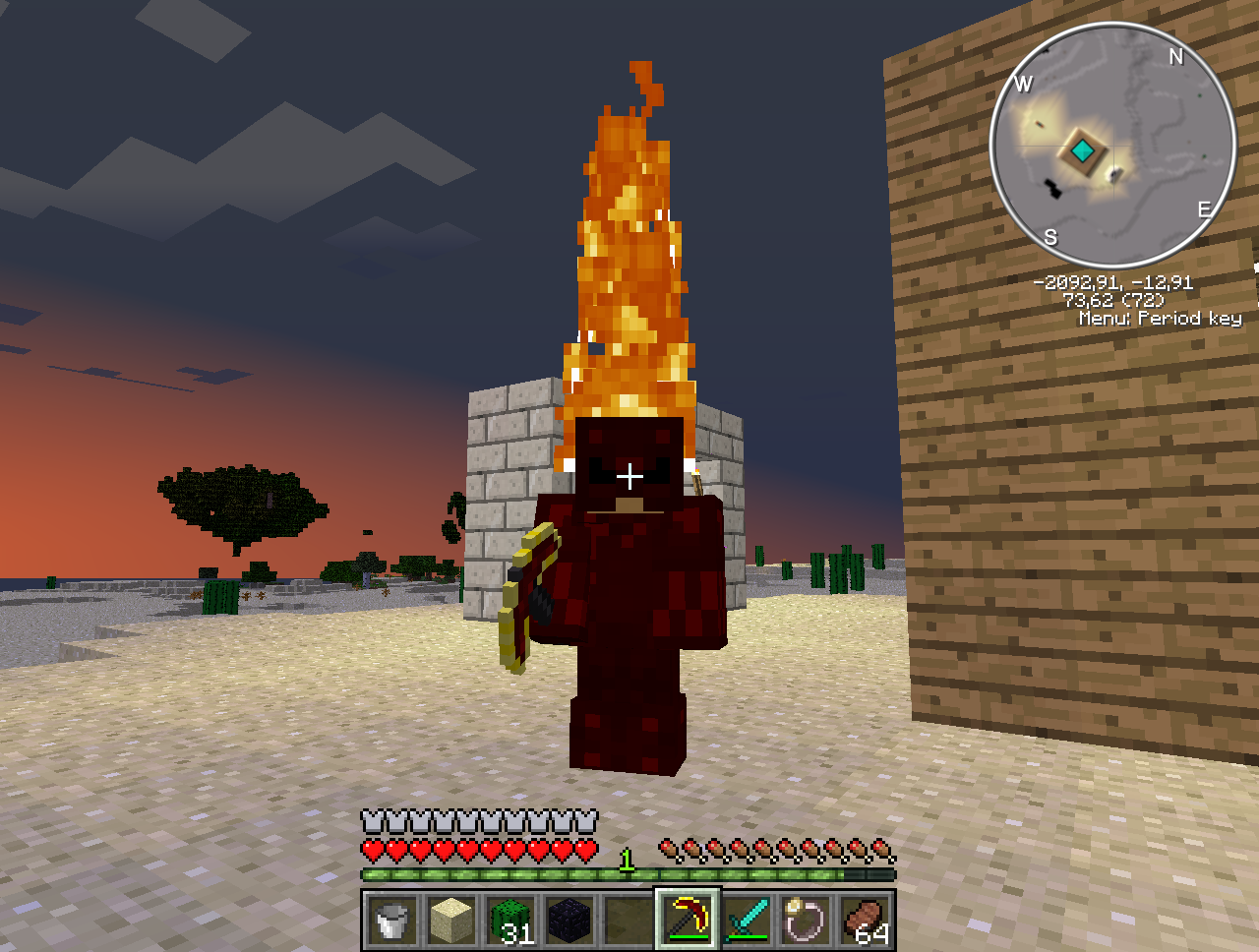Viewport: 1259px width, 952px height.
Task: Select the empty bucket hotbar slot
Action: point(391,921)
